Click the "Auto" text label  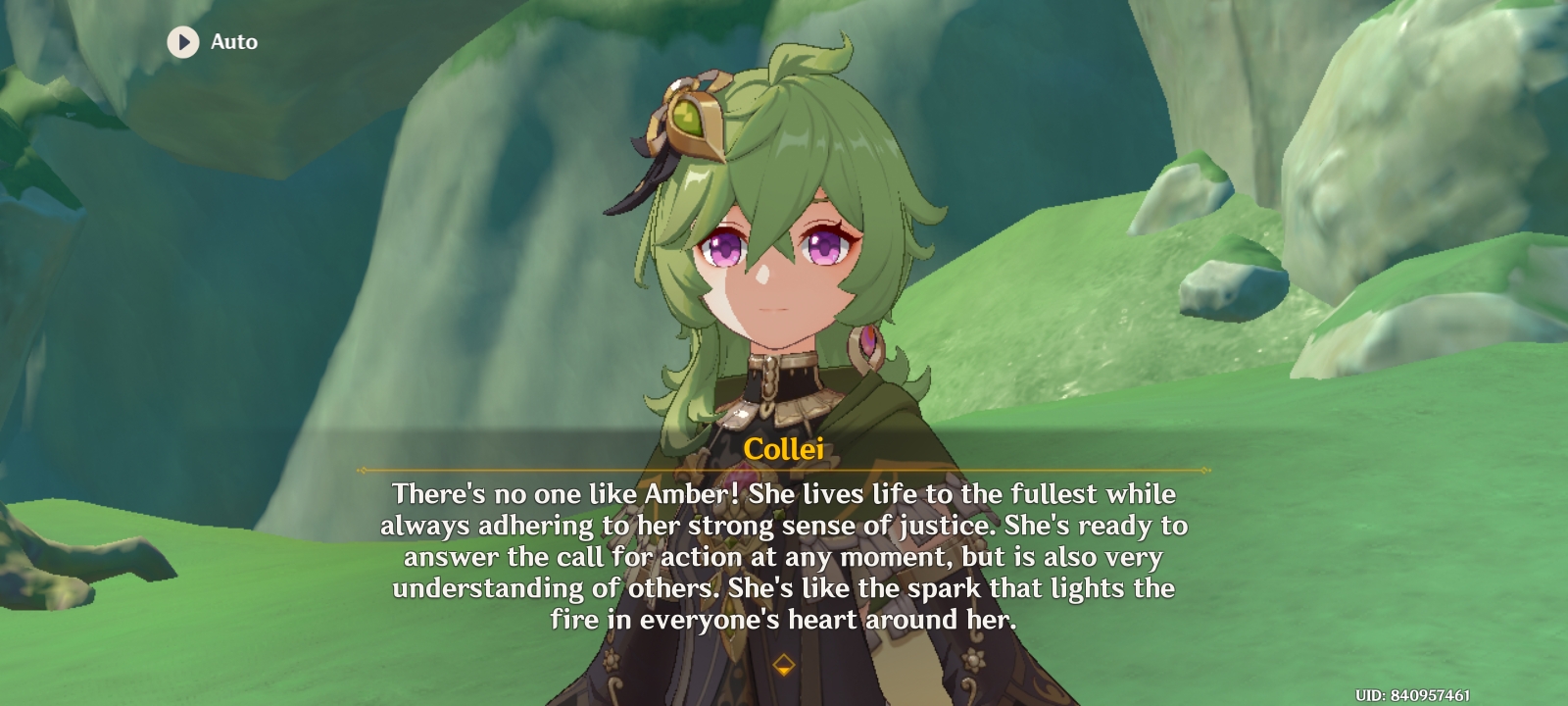click(233, 41)
